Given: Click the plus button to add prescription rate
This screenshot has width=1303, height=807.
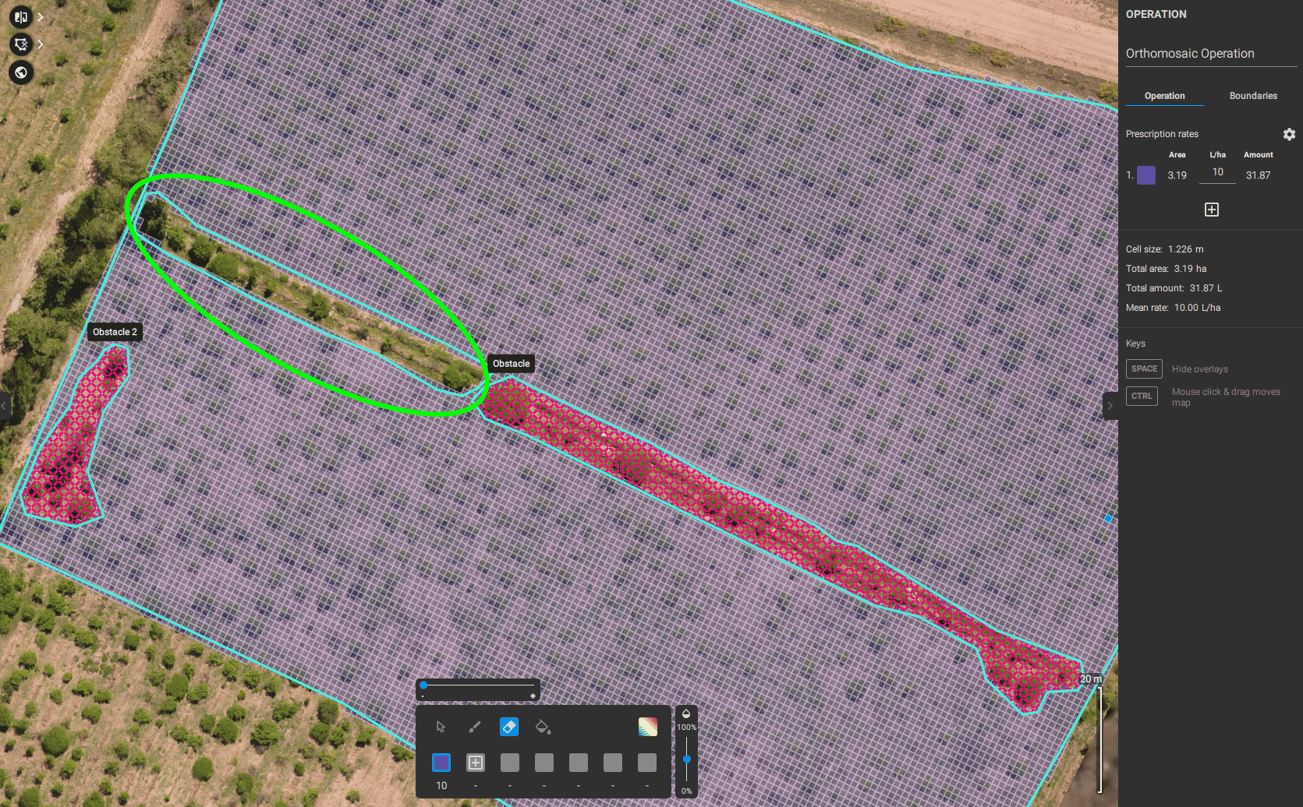Looking at the screenshot, I should click(x=1212, y=209).
